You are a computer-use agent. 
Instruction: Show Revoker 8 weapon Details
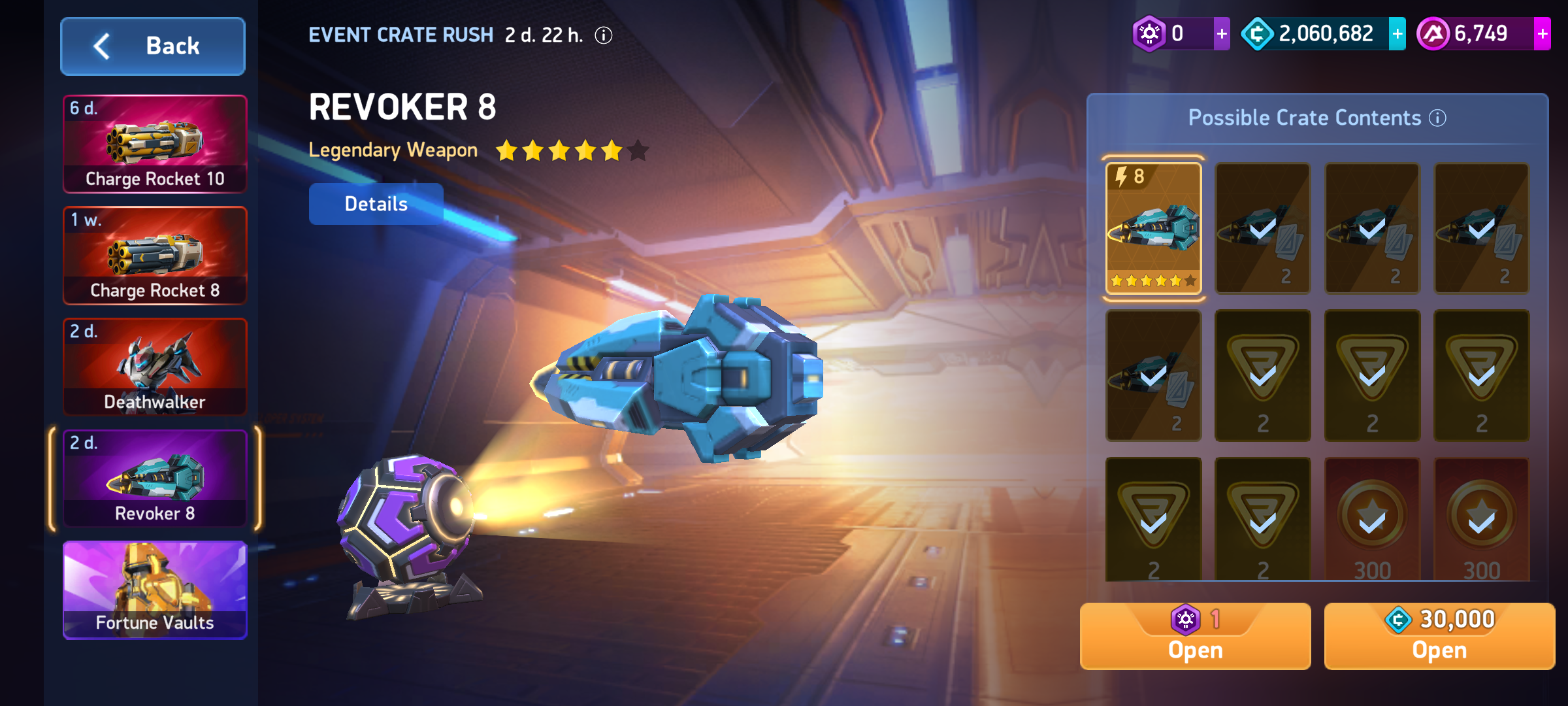[x=376, y=204]
